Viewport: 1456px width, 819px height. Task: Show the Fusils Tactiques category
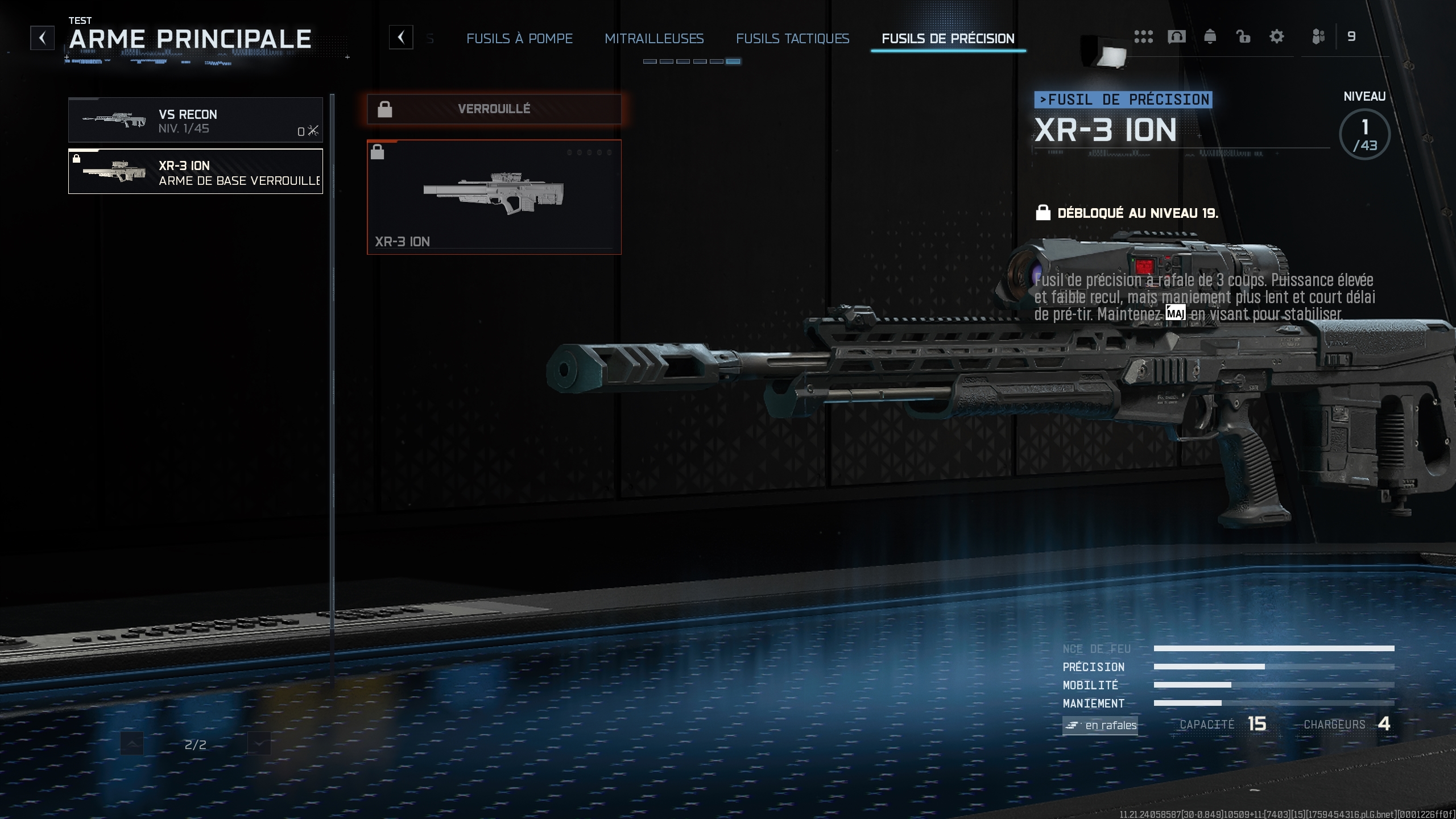tap(792, 39)
